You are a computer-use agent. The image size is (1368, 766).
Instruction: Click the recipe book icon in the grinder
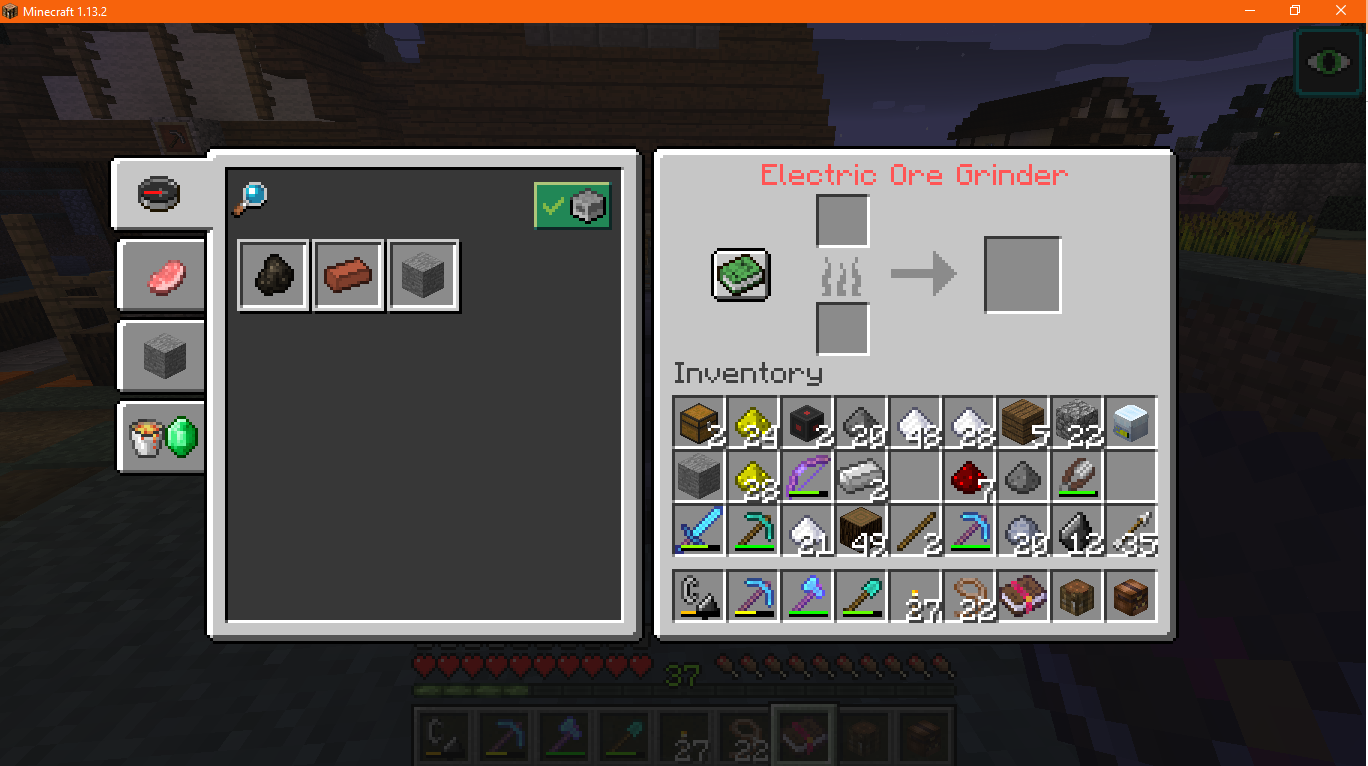pos(740,275)
